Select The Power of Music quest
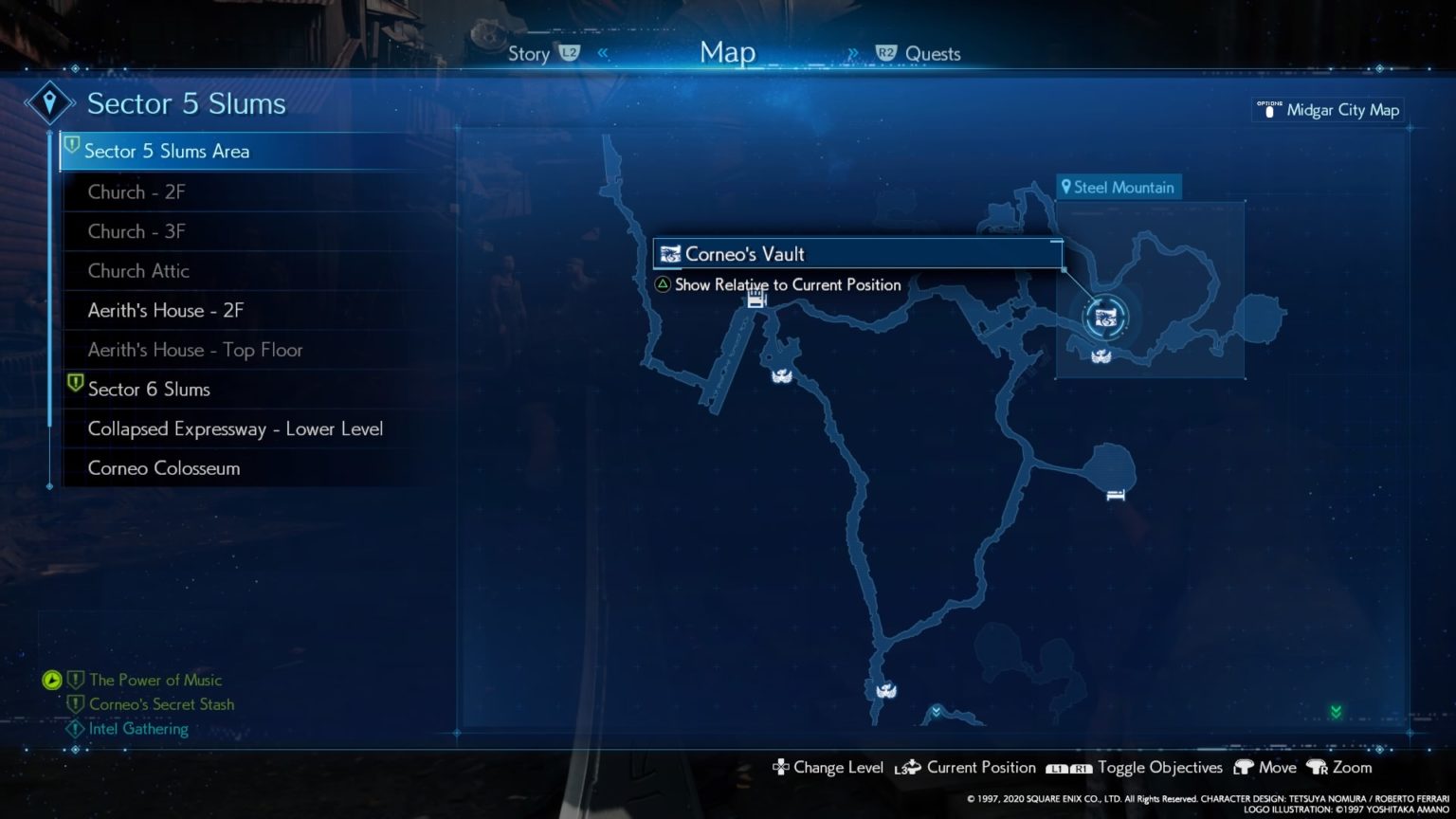Image resolution: width=1456 pixels, height=819 pixels. [x=155, y=681]
